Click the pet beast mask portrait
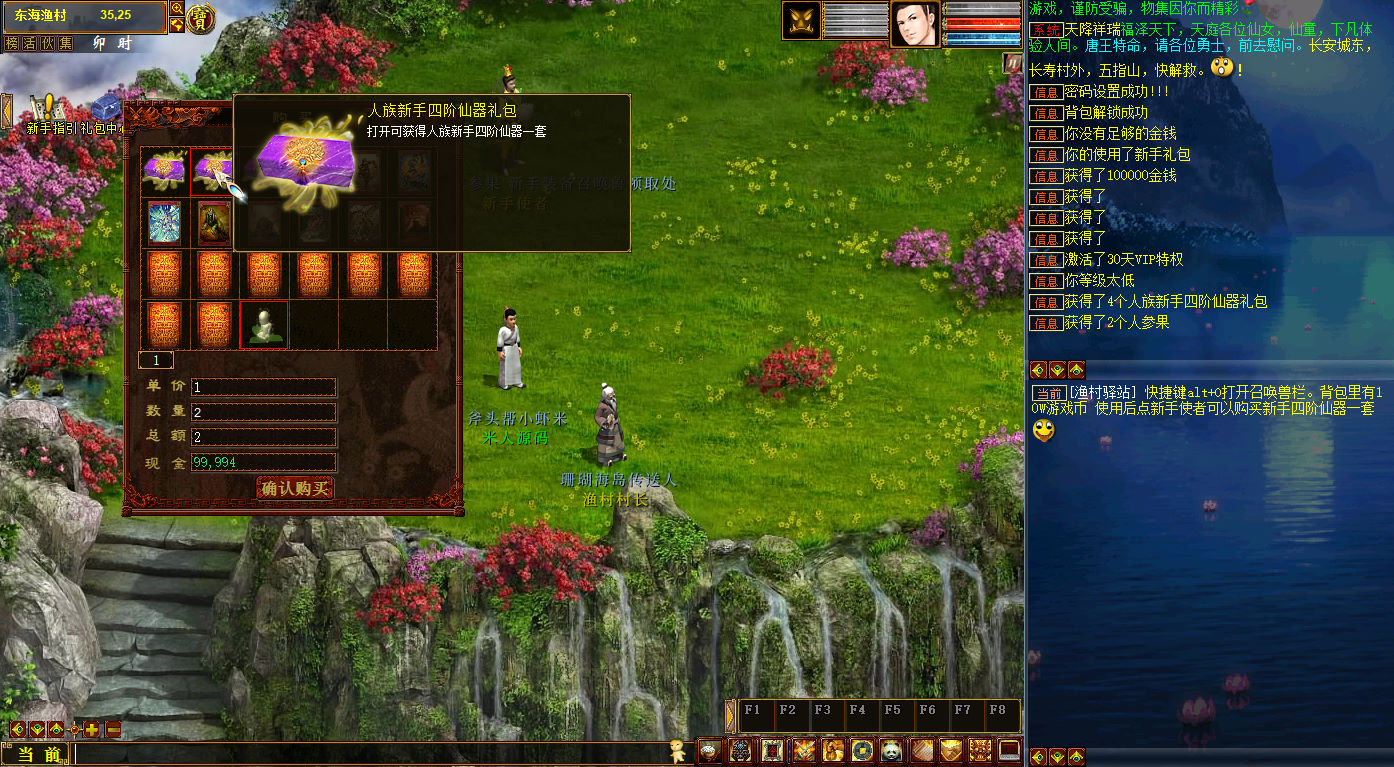This screenshot has height=767, width=1394. (802, 21)
